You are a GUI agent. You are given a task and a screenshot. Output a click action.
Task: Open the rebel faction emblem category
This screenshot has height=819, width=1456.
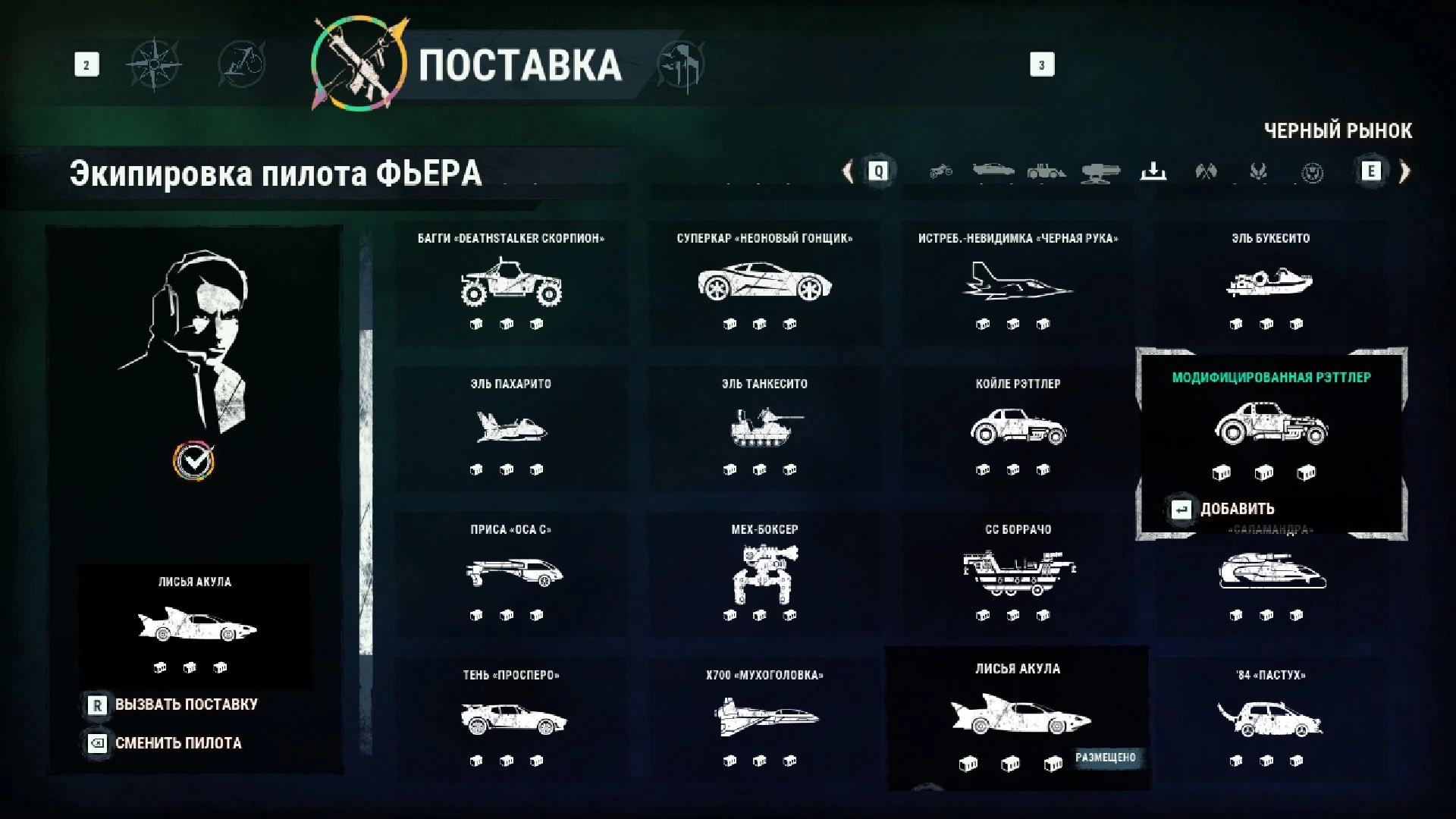pos(1260,172)
